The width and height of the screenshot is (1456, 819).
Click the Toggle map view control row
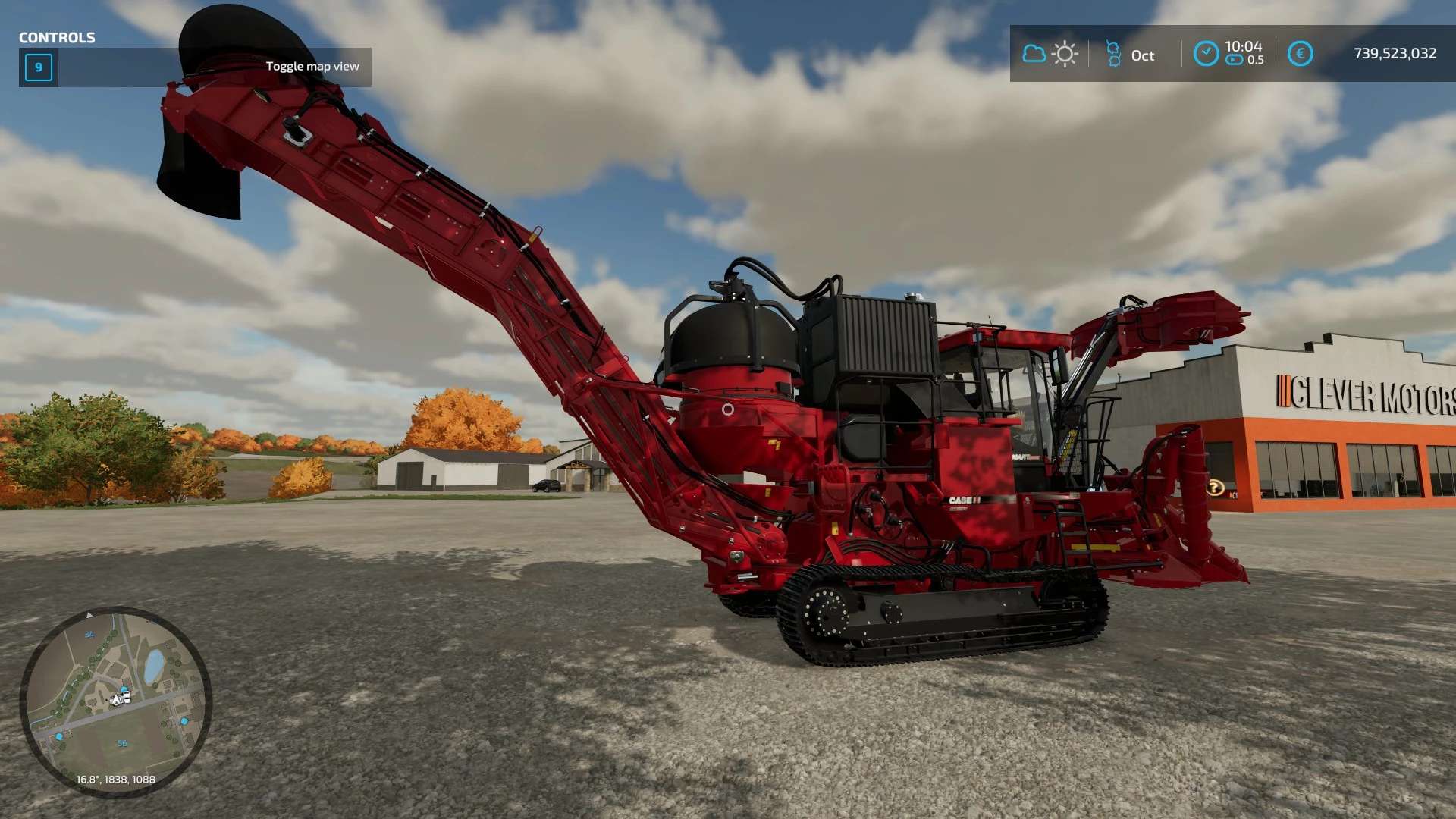point(195,67)
